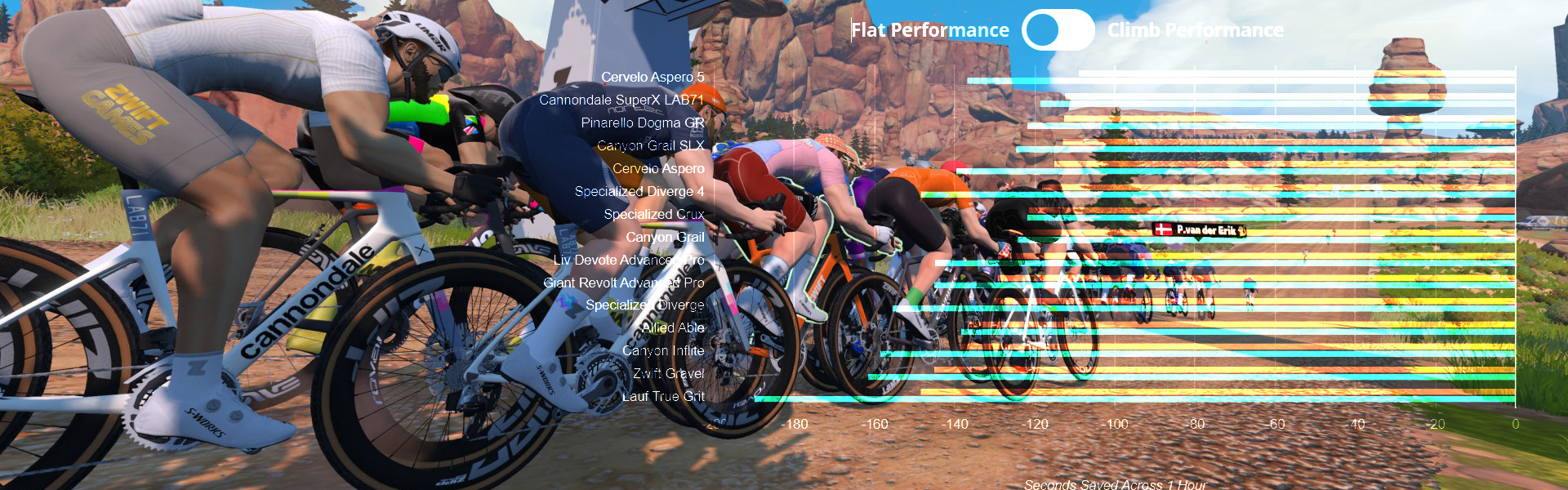Select the Cervelo Aspero 5 chart row

coord(653,77)
